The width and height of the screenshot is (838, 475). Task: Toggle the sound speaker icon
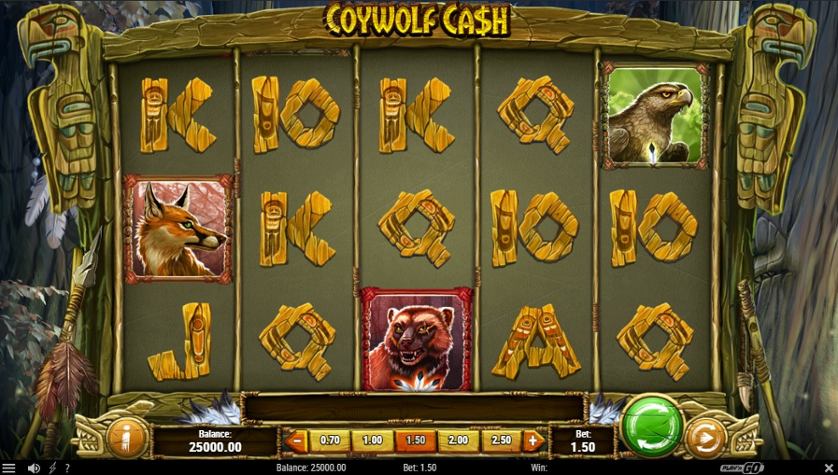click(x=33, y=467)
